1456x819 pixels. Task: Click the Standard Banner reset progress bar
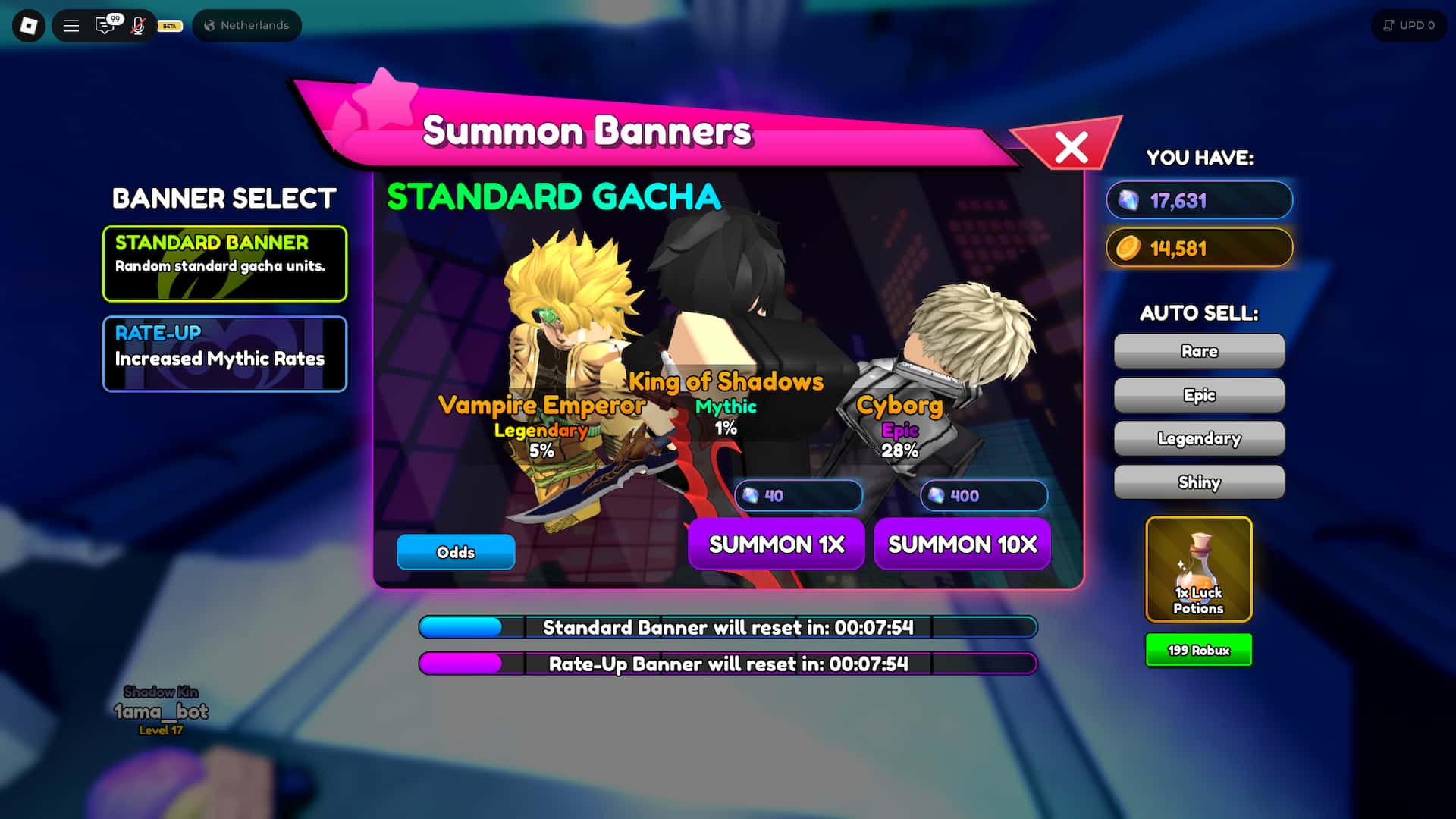click(x=726, y=627)
